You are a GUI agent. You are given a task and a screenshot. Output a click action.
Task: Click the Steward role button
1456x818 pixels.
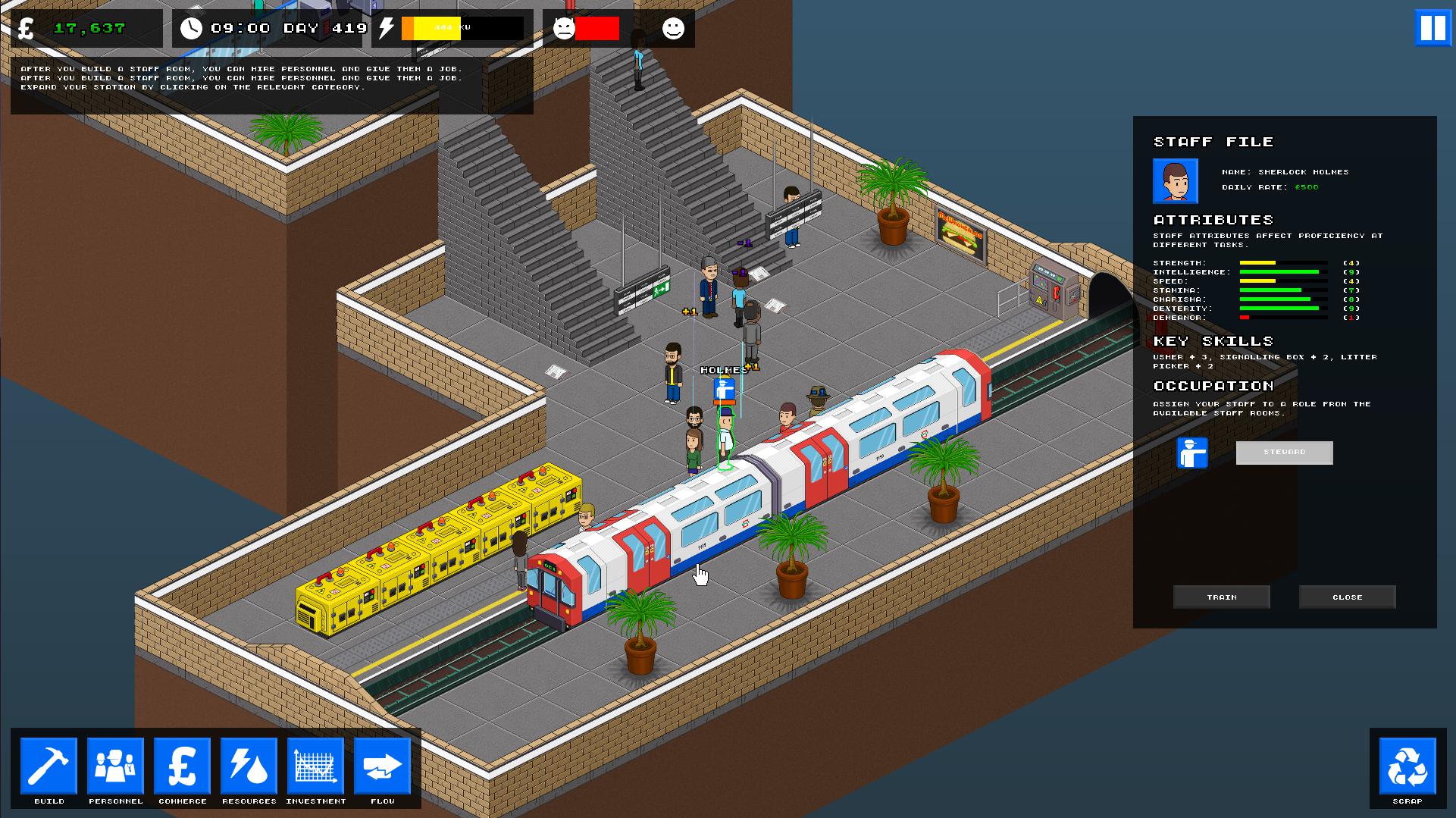click(x=1284, y=453)
